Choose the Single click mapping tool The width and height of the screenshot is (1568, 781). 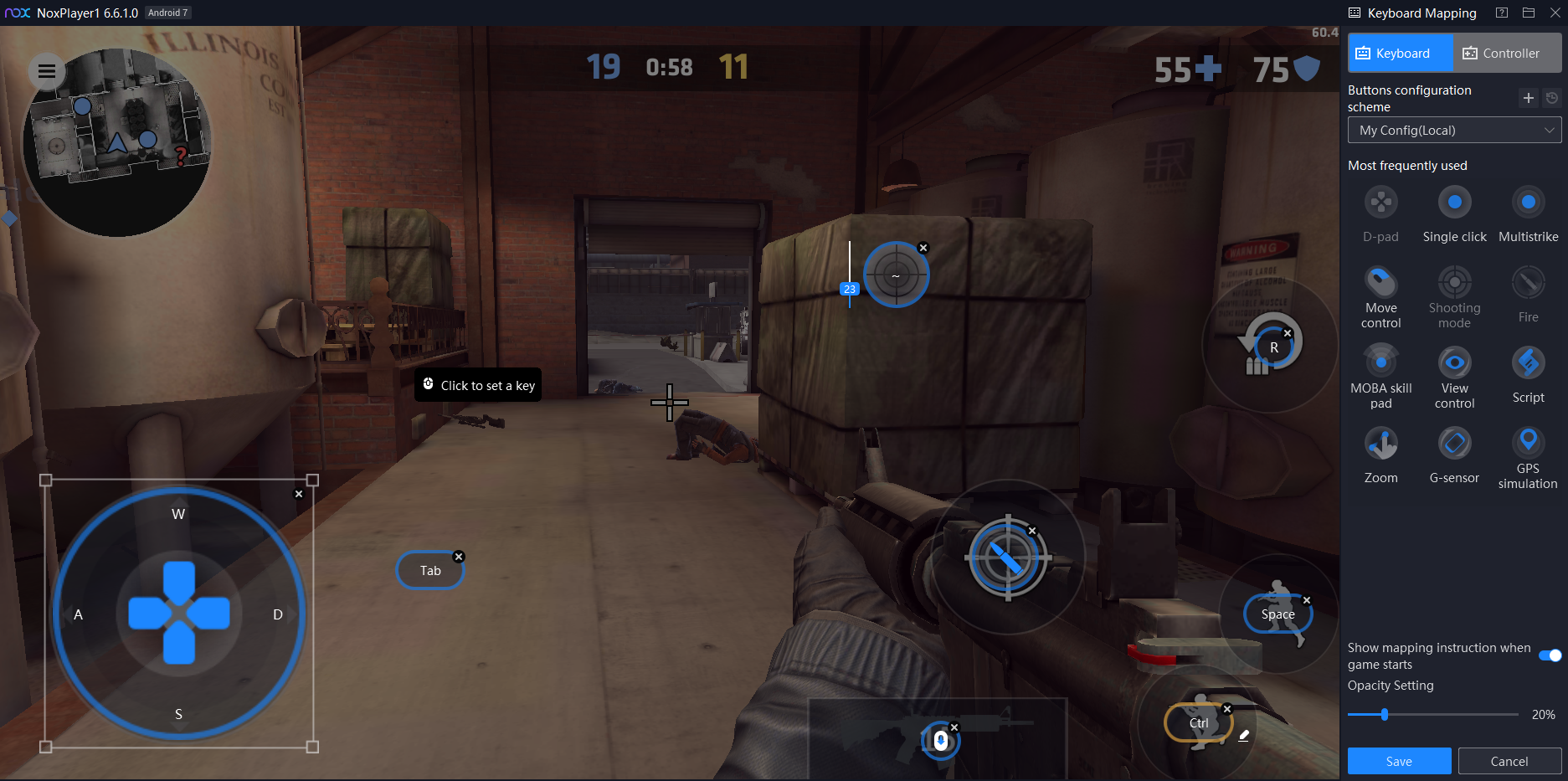pyautogui.click(x=1454, y=203)
